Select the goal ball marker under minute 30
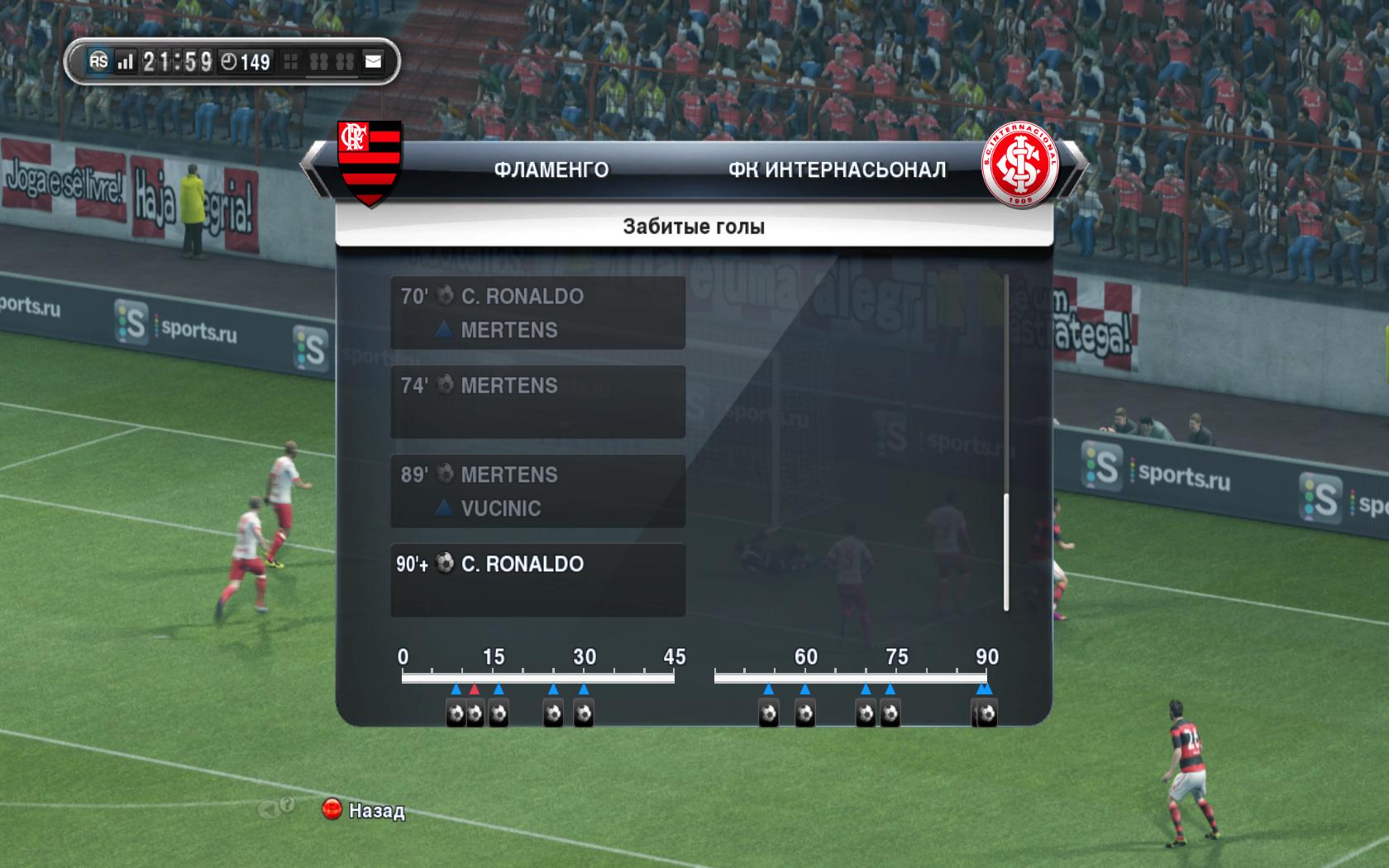The height and width of the screenshot is (868, 1389). point(584,713)
